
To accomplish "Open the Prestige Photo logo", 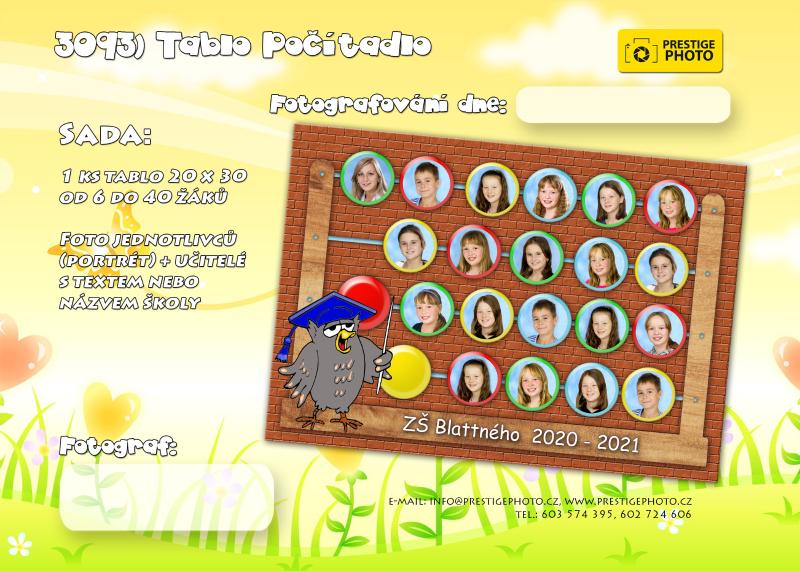I will coord(670,50).
